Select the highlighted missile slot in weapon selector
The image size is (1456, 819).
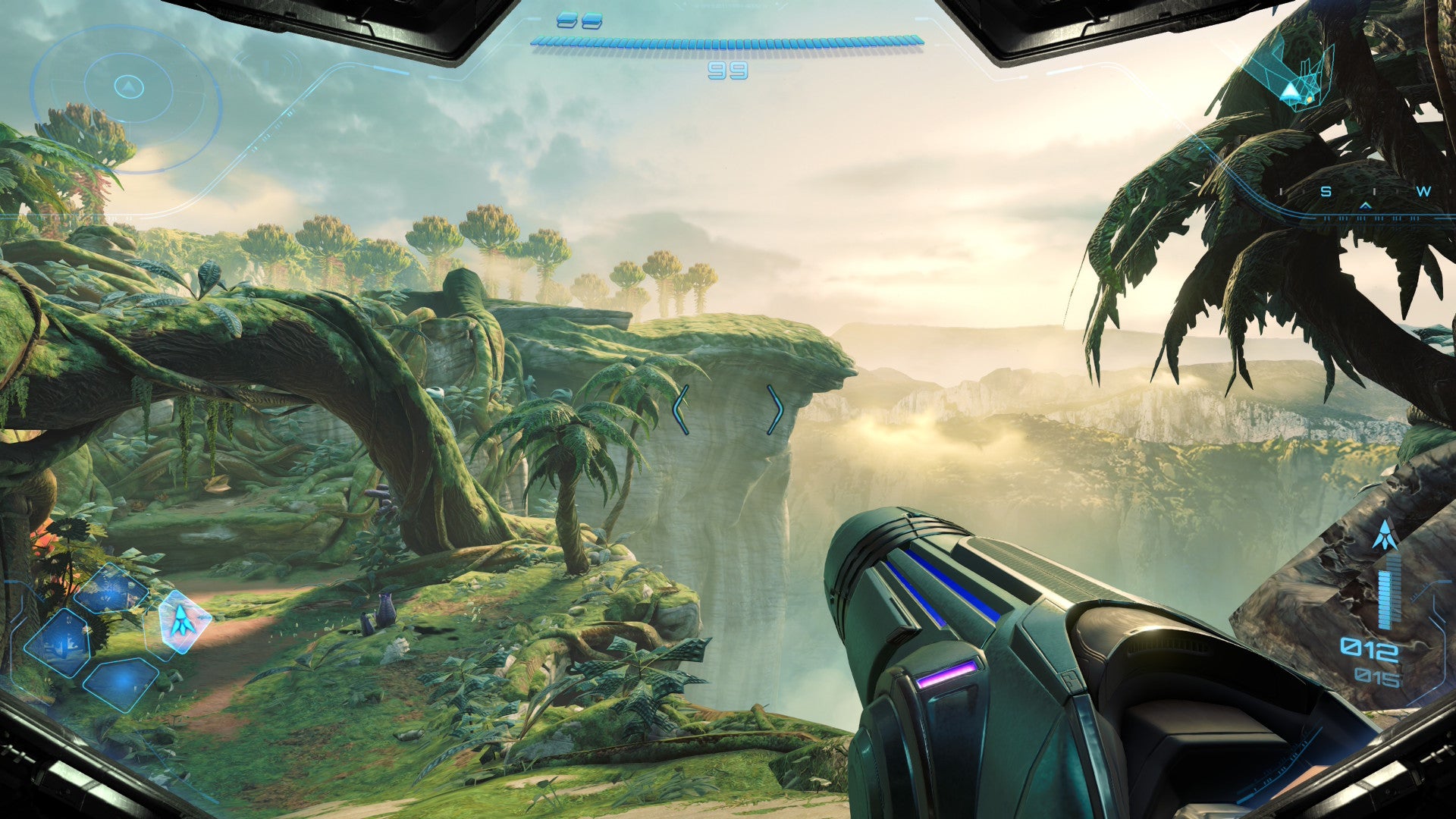[179, 620]
